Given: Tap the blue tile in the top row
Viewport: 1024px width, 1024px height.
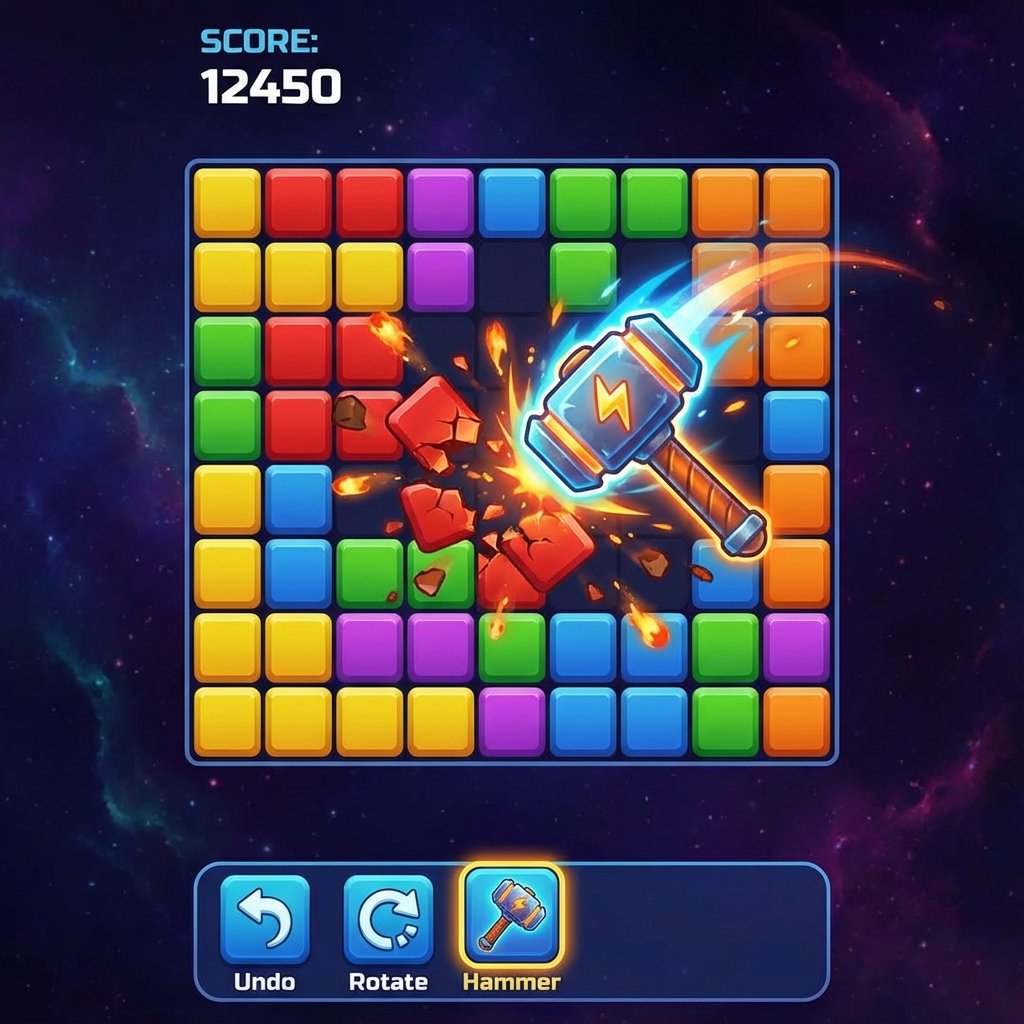Looking at the screenshot, I should click(x=511, y=202).
